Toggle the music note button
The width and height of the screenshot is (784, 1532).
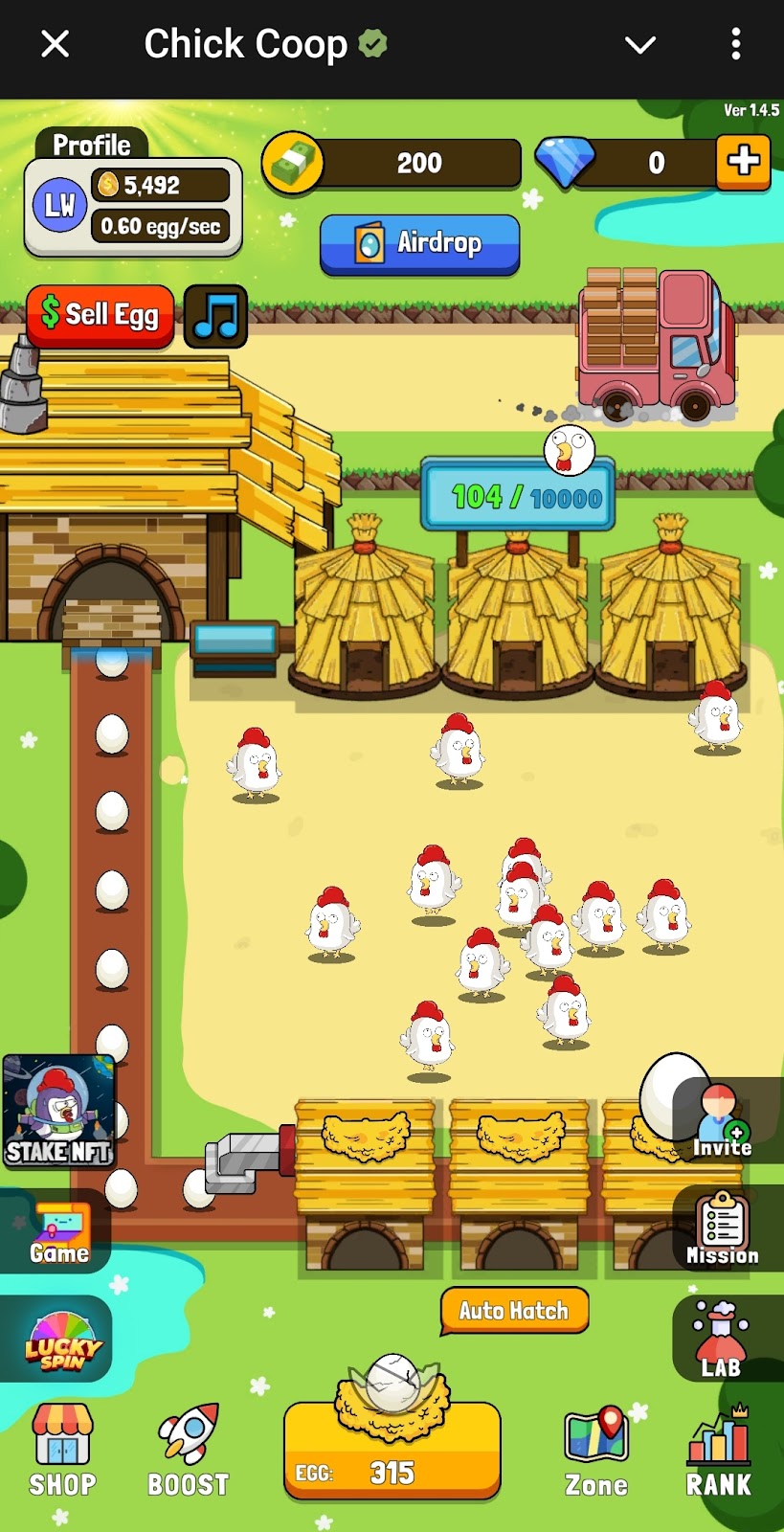tap(215, 316)
